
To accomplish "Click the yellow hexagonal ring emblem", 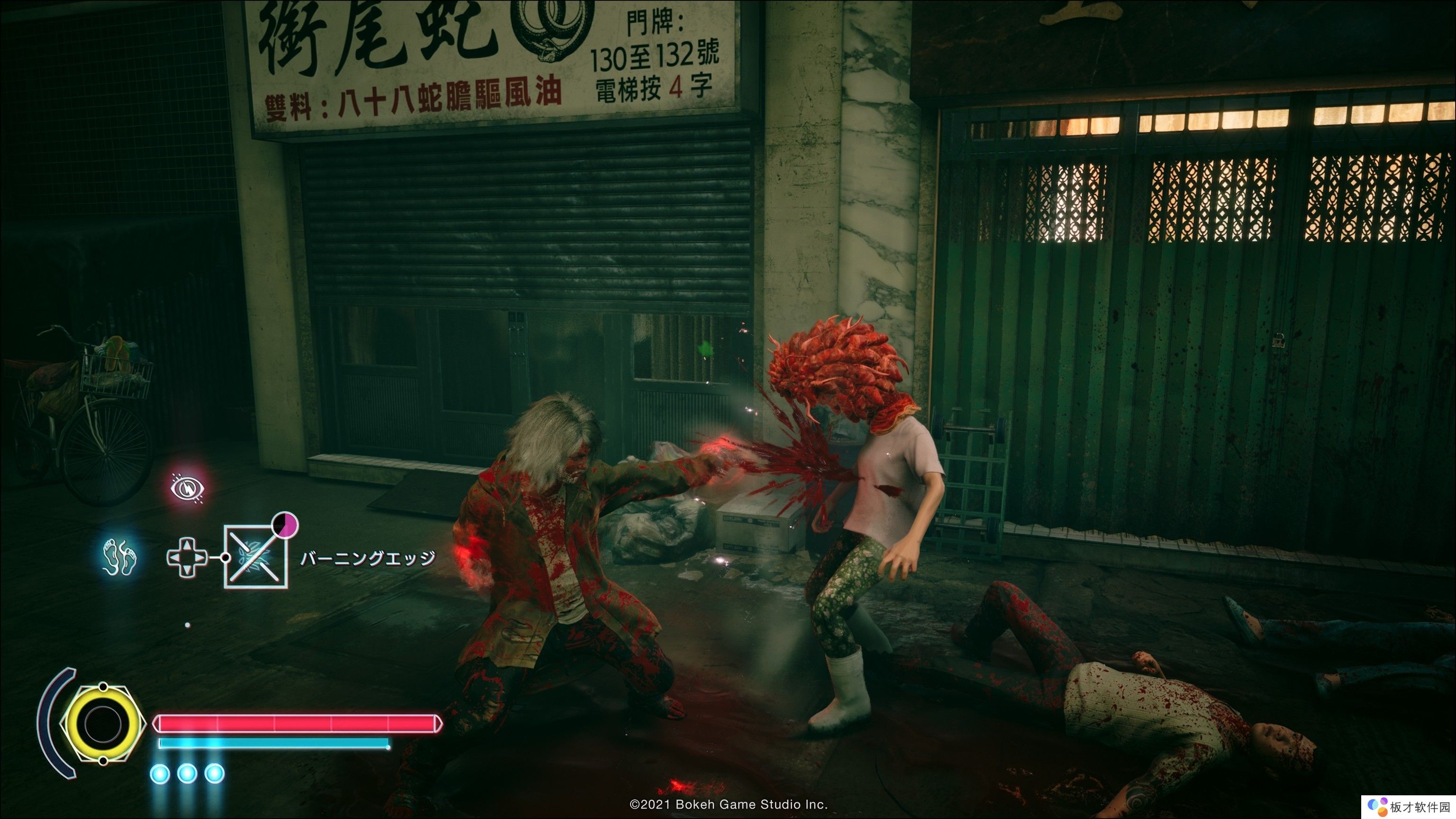I will pos(103,723).
